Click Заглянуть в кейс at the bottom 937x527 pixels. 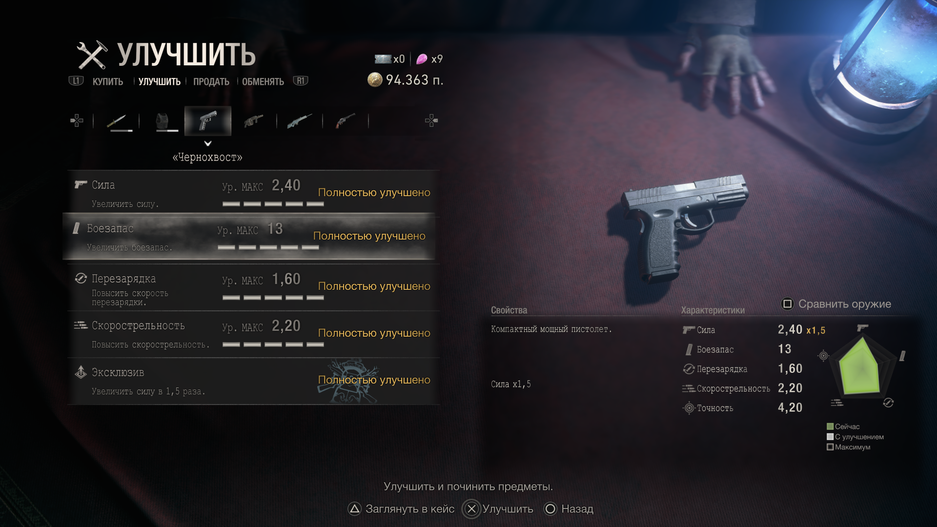[x=400, y=509]
